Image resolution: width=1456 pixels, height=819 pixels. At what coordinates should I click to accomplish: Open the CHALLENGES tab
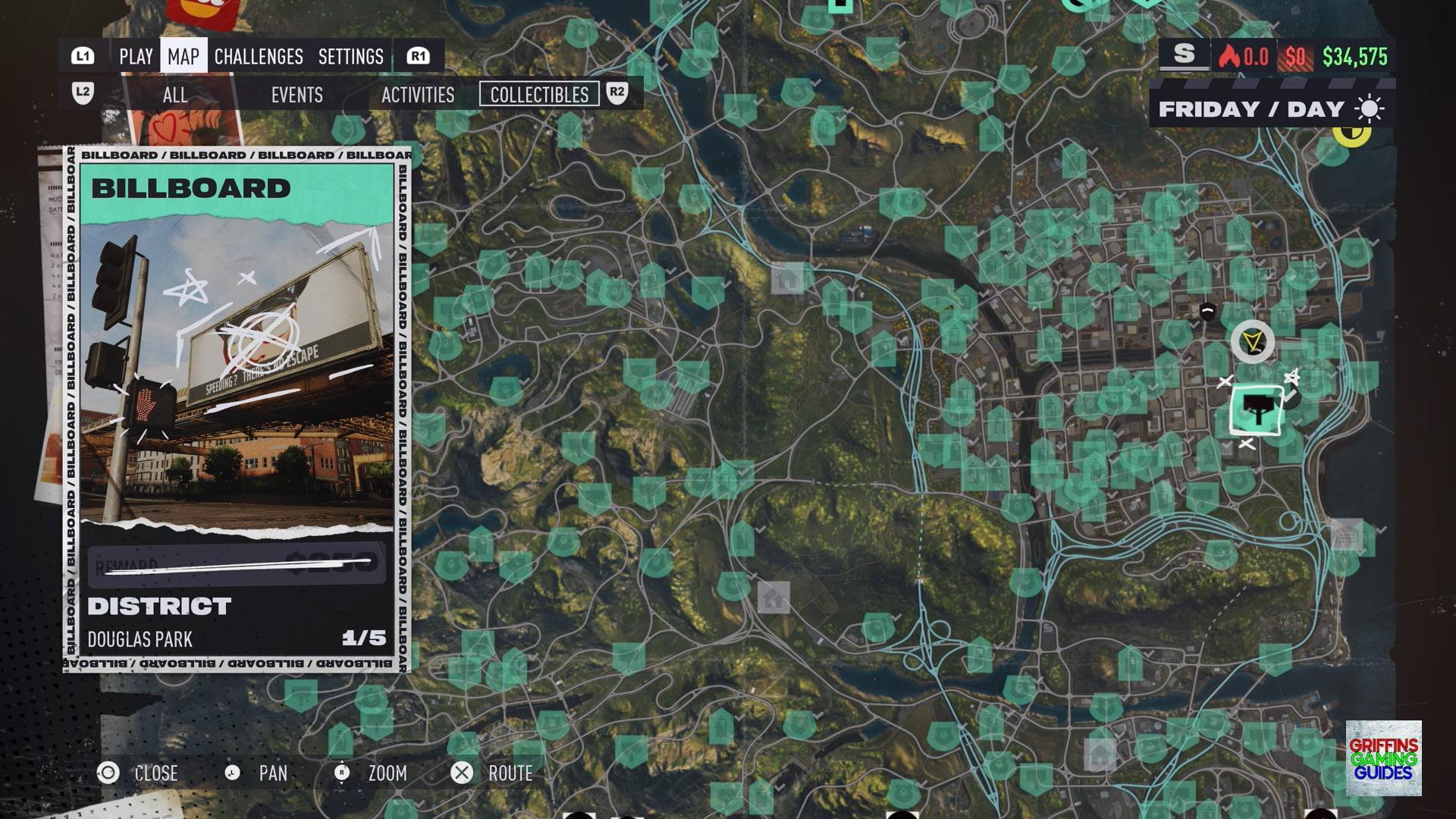(x=259, y=57)
